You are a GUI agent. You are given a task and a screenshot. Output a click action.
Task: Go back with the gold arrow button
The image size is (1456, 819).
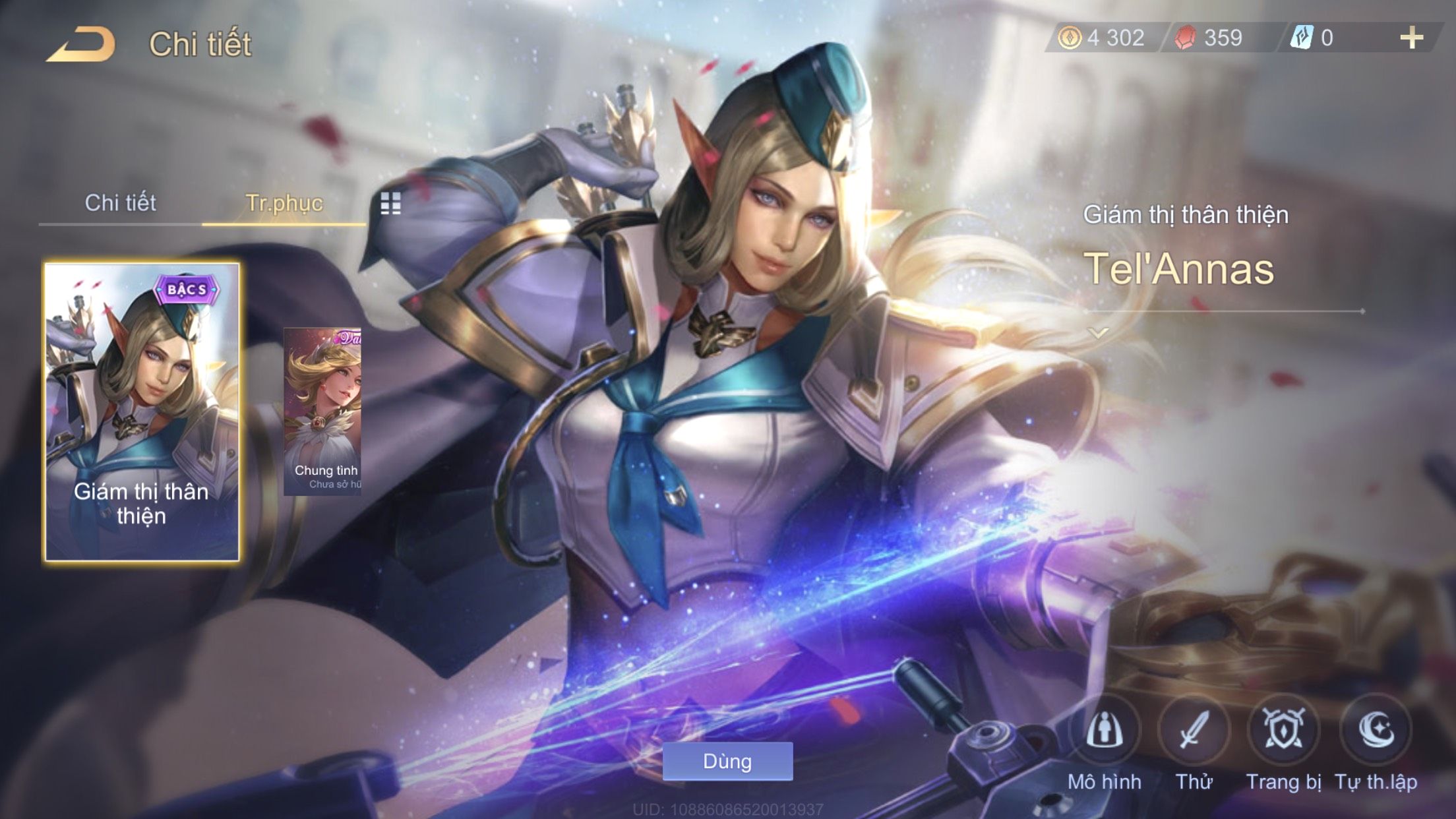(80, 45)
